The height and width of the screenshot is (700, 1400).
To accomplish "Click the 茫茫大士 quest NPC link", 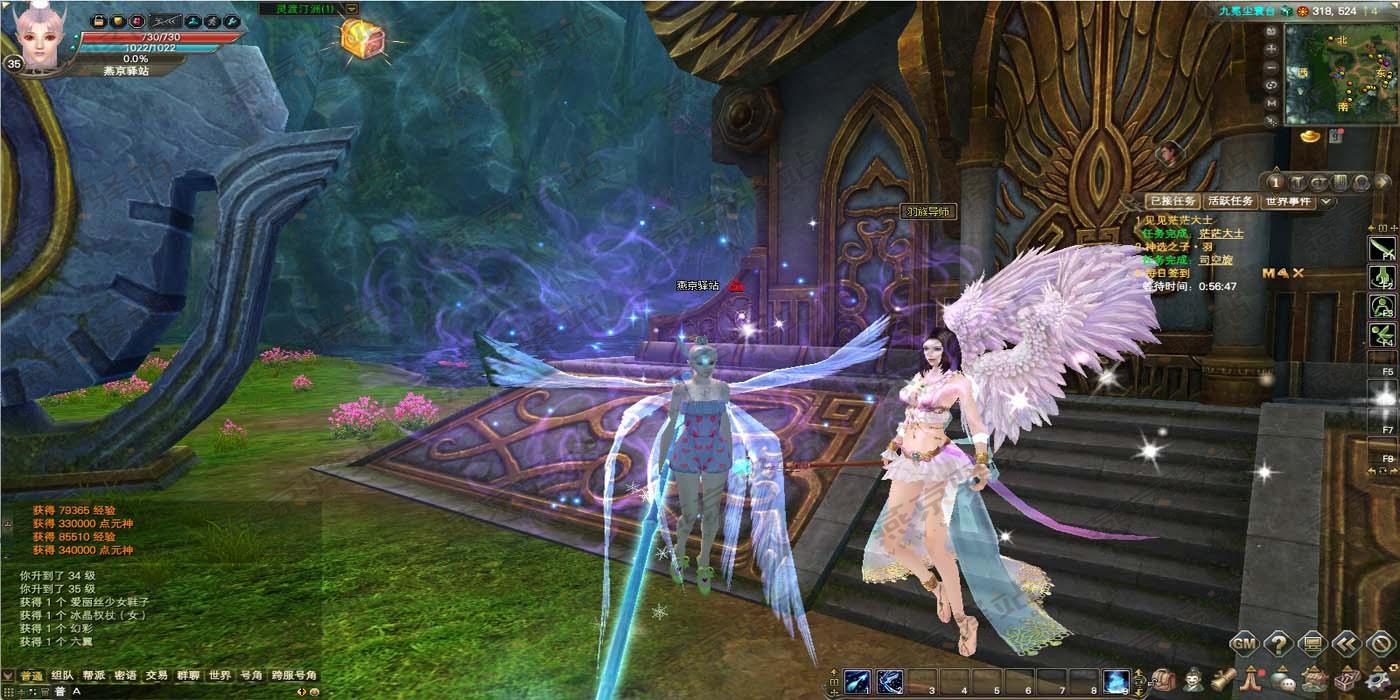I will pyautogui.click(x=1221, y=234).
